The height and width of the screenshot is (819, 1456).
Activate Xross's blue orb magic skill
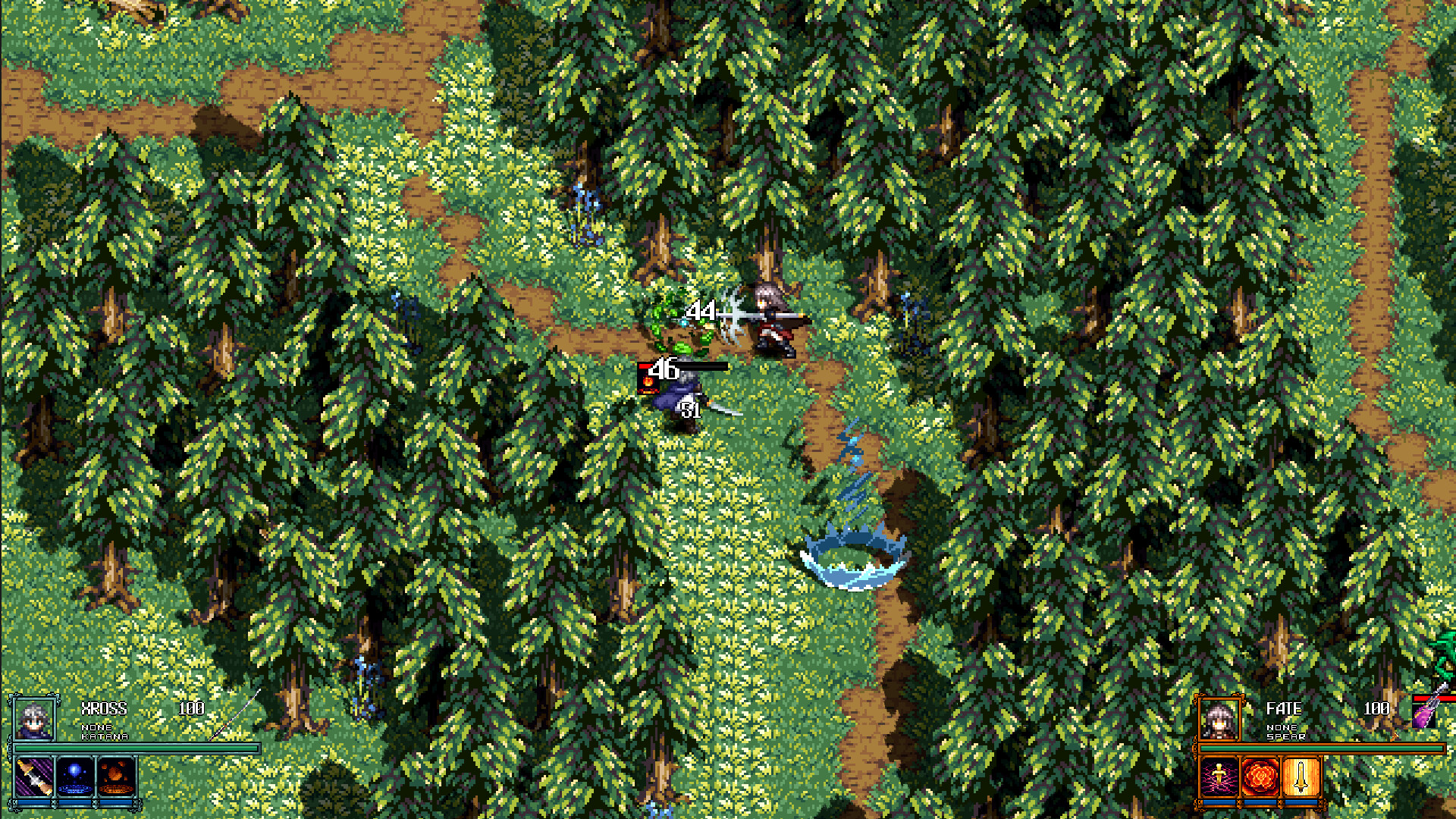click(x=76, y=777)
